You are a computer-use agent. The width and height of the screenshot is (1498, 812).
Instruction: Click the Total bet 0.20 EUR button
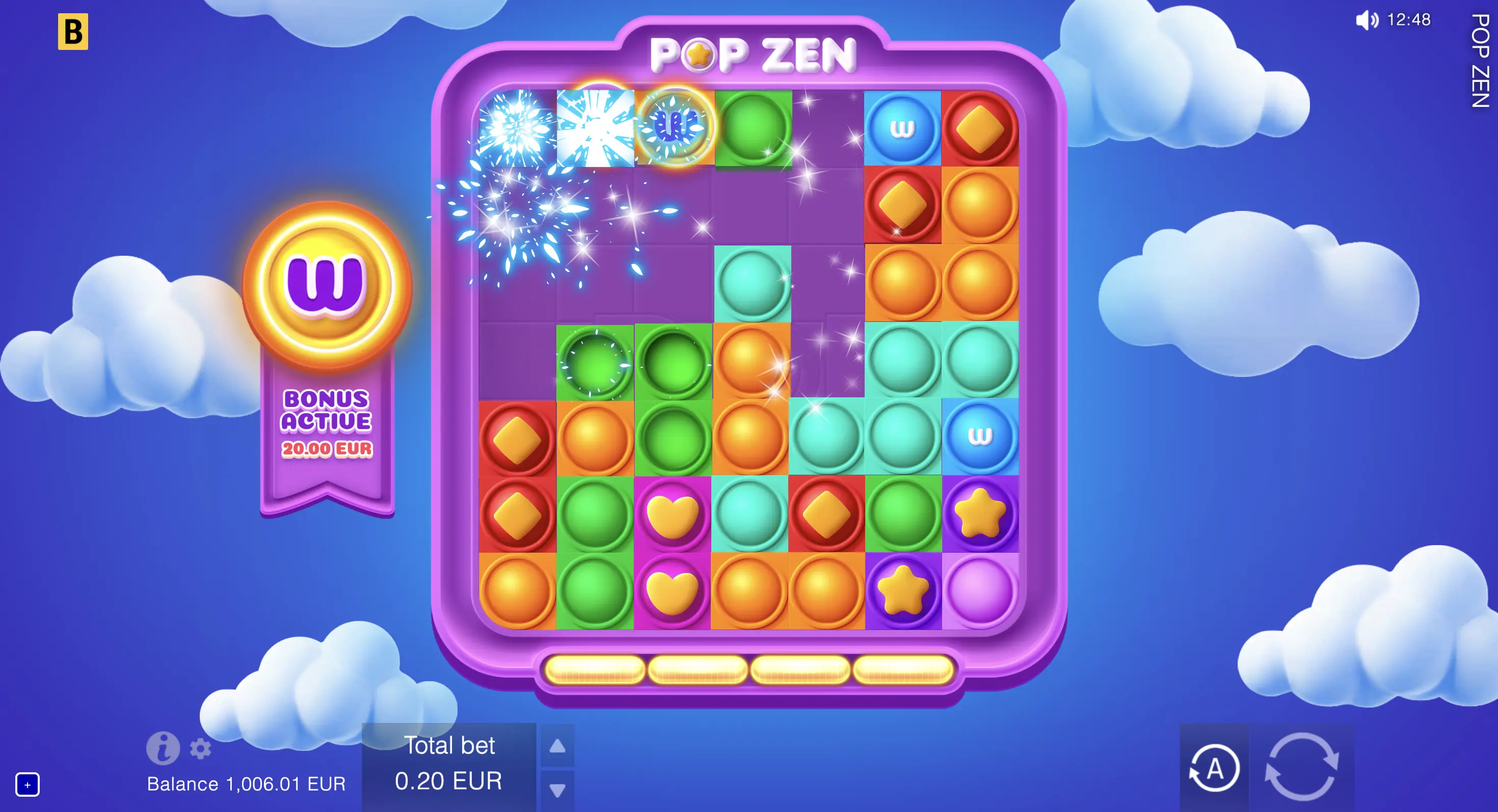point(449,782)
